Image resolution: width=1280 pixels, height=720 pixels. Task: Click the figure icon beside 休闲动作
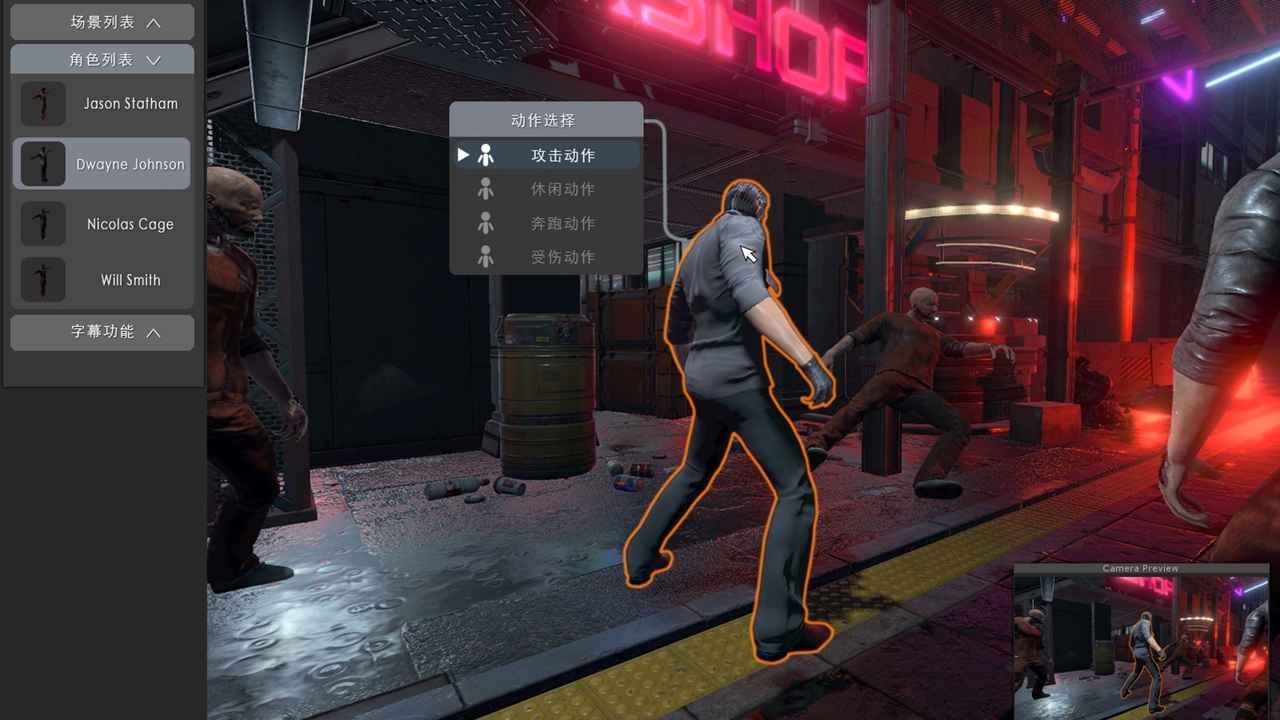(x=487, y=189)
